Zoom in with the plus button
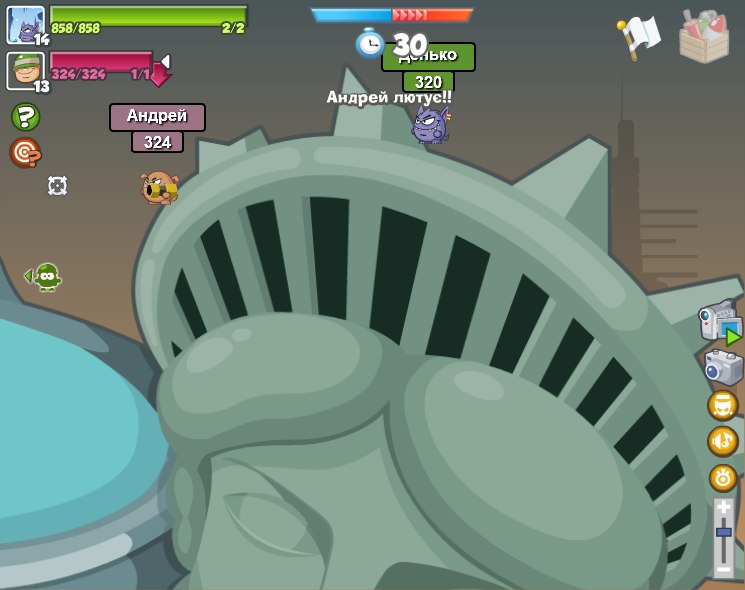The height and width of the screenshot is (590, 745). (x=723, y=508)
